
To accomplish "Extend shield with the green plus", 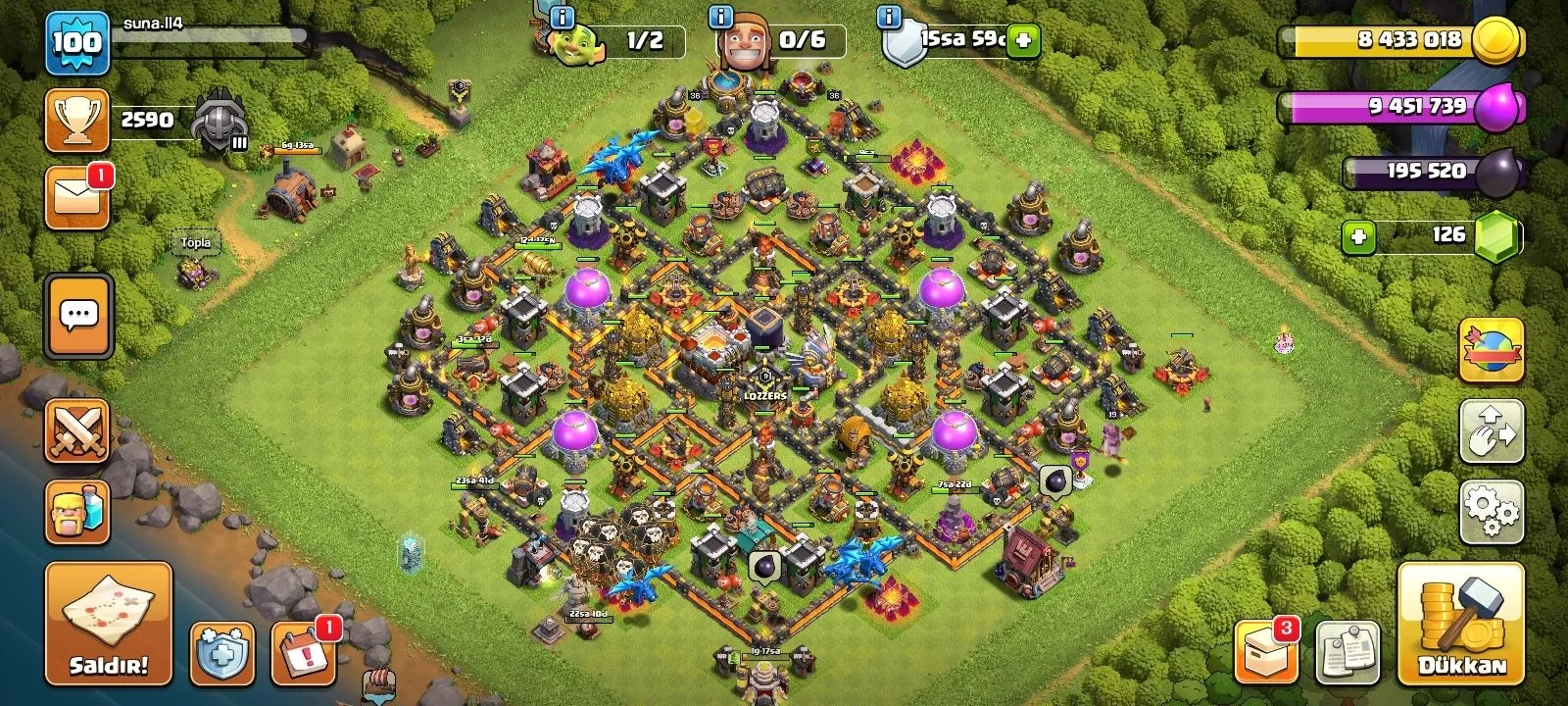I will (x=1023, y=41).
